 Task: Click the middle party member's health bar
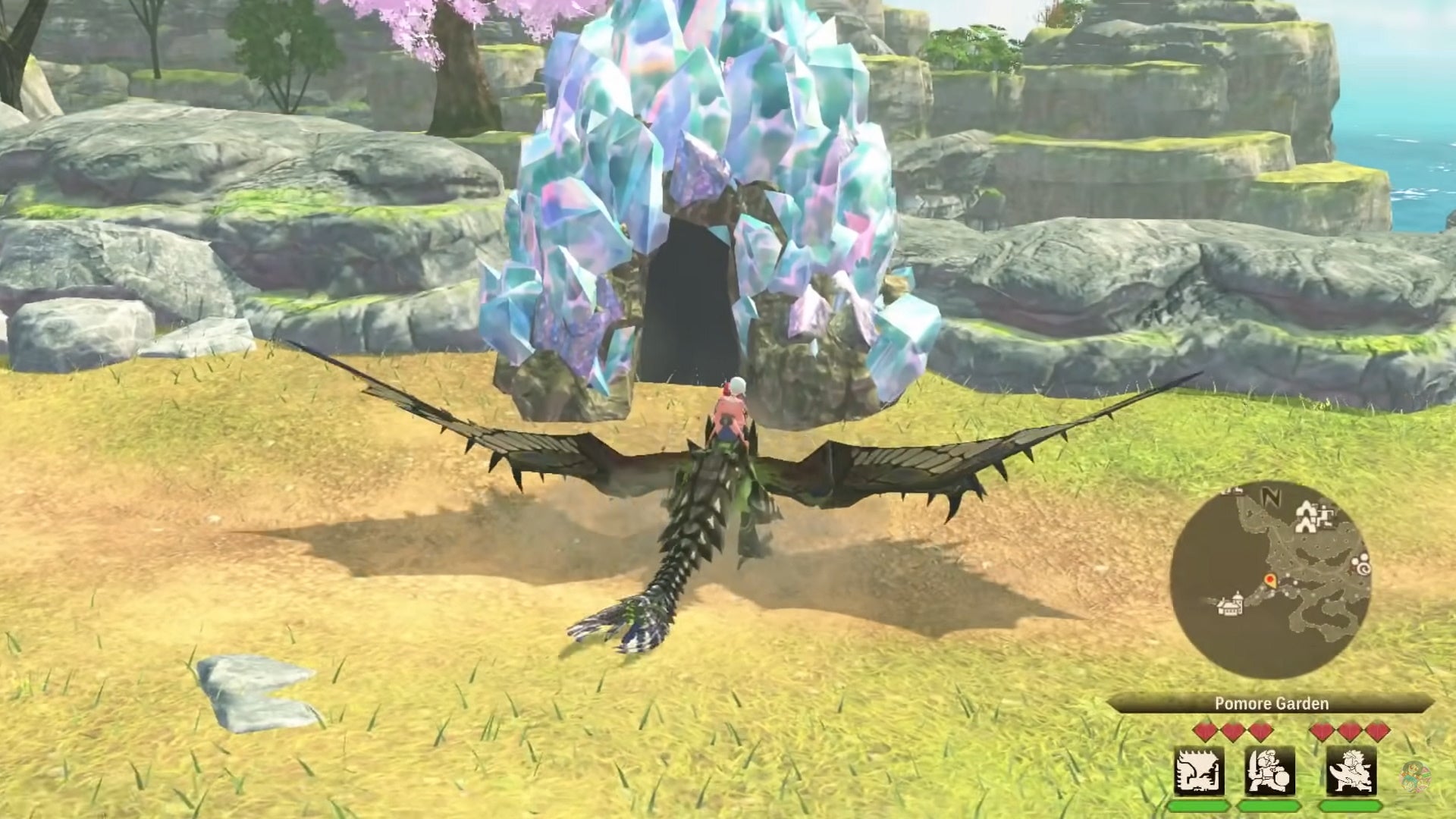[x=1268, y=806]
